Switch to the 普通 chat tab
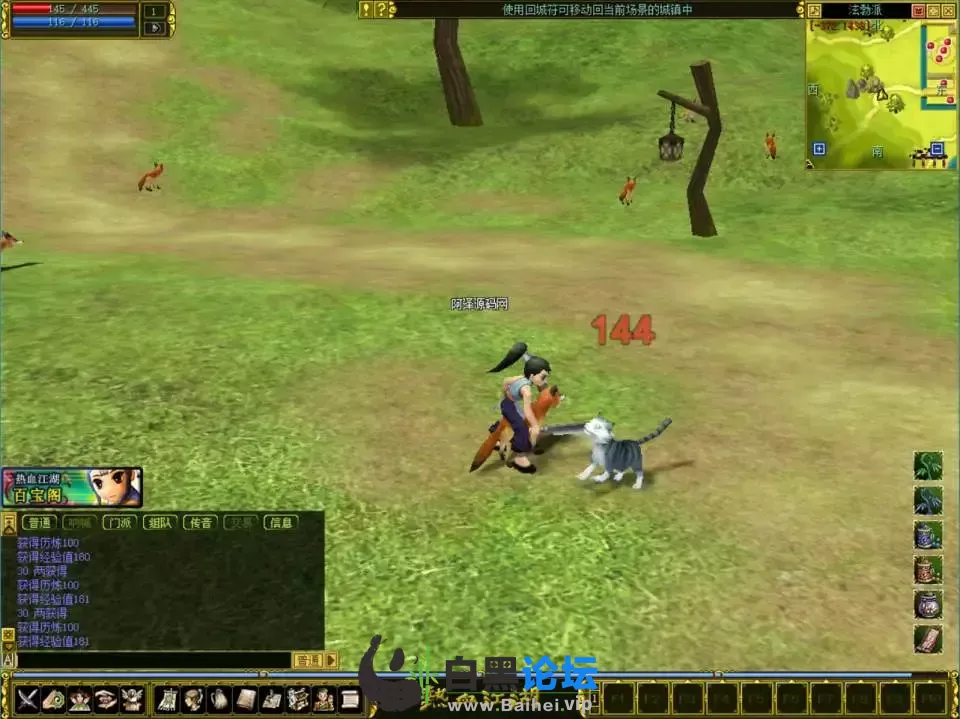960x719 pixels. 39,522
